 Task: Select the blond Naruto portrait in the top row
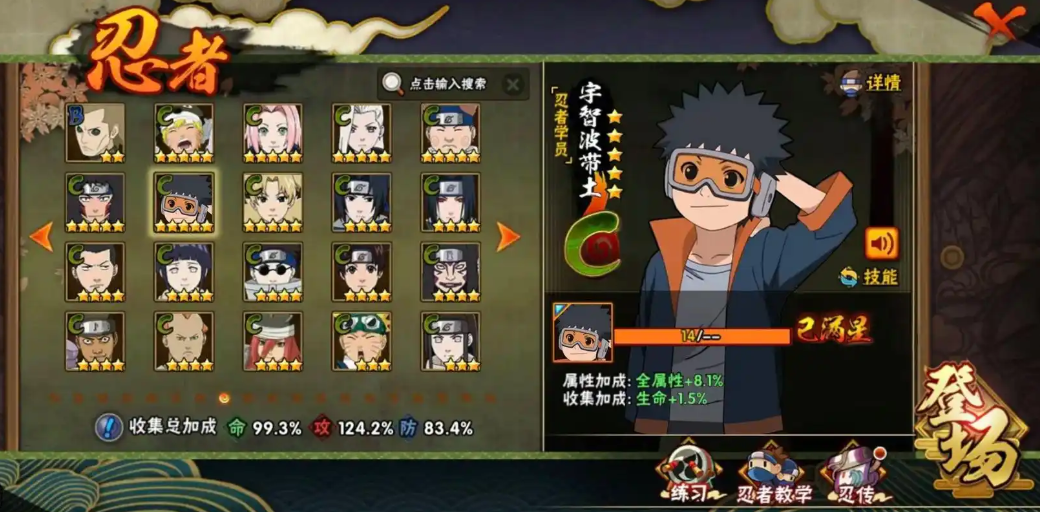click(x=184, y=132)
